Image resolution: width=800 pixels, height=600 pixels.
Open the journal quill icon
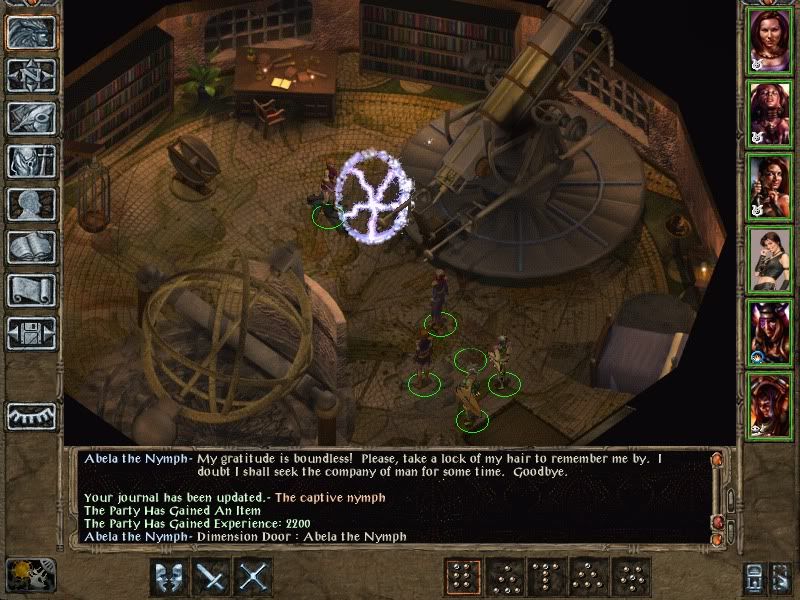point(31,118)
